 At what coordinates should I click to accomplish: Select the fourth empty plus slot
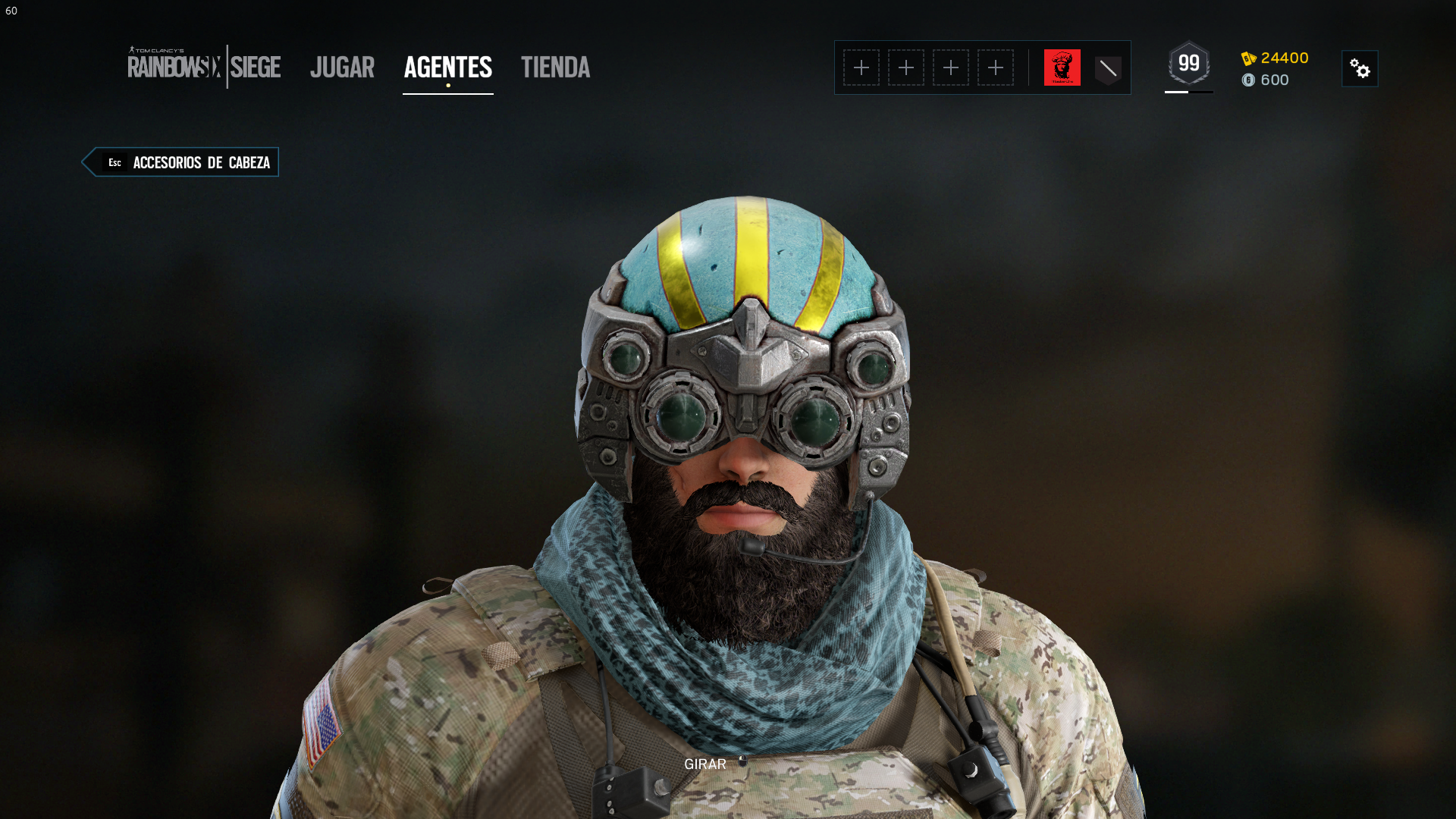996,67
